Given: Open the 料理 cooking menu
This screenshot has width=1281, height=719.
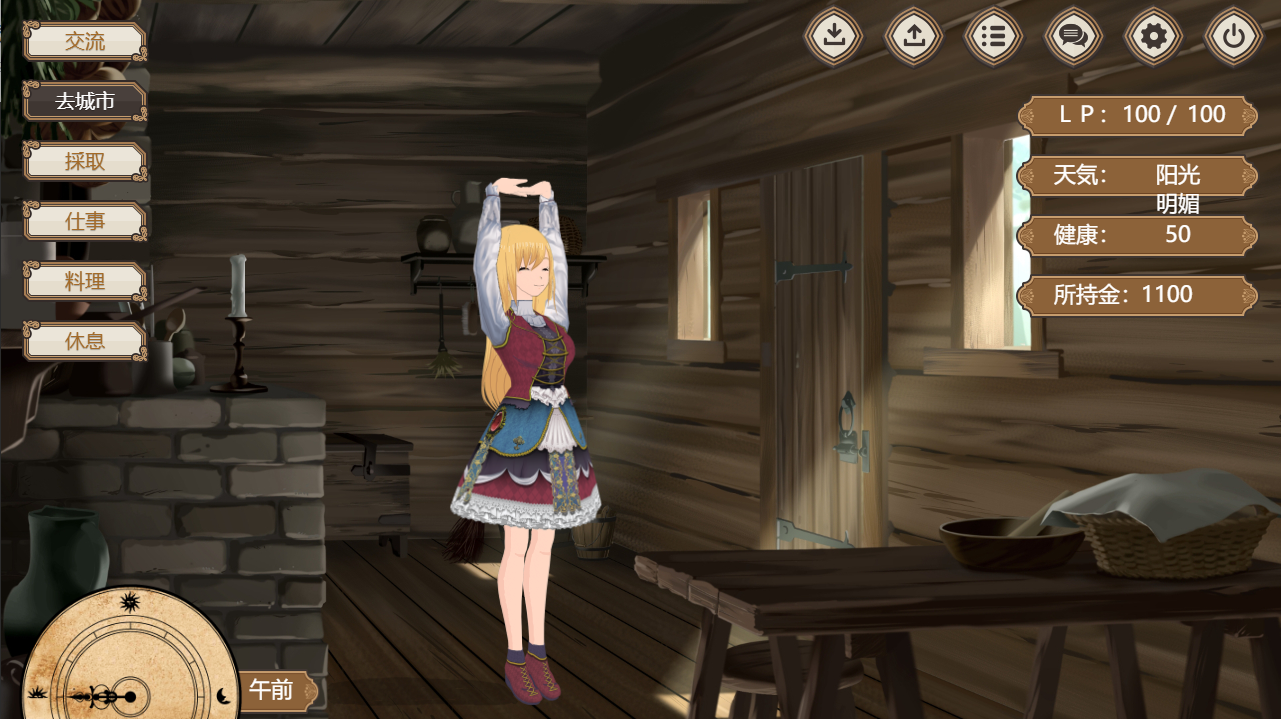Looking at the screenshot, I should pyautogui.click(x=85, y=282).
